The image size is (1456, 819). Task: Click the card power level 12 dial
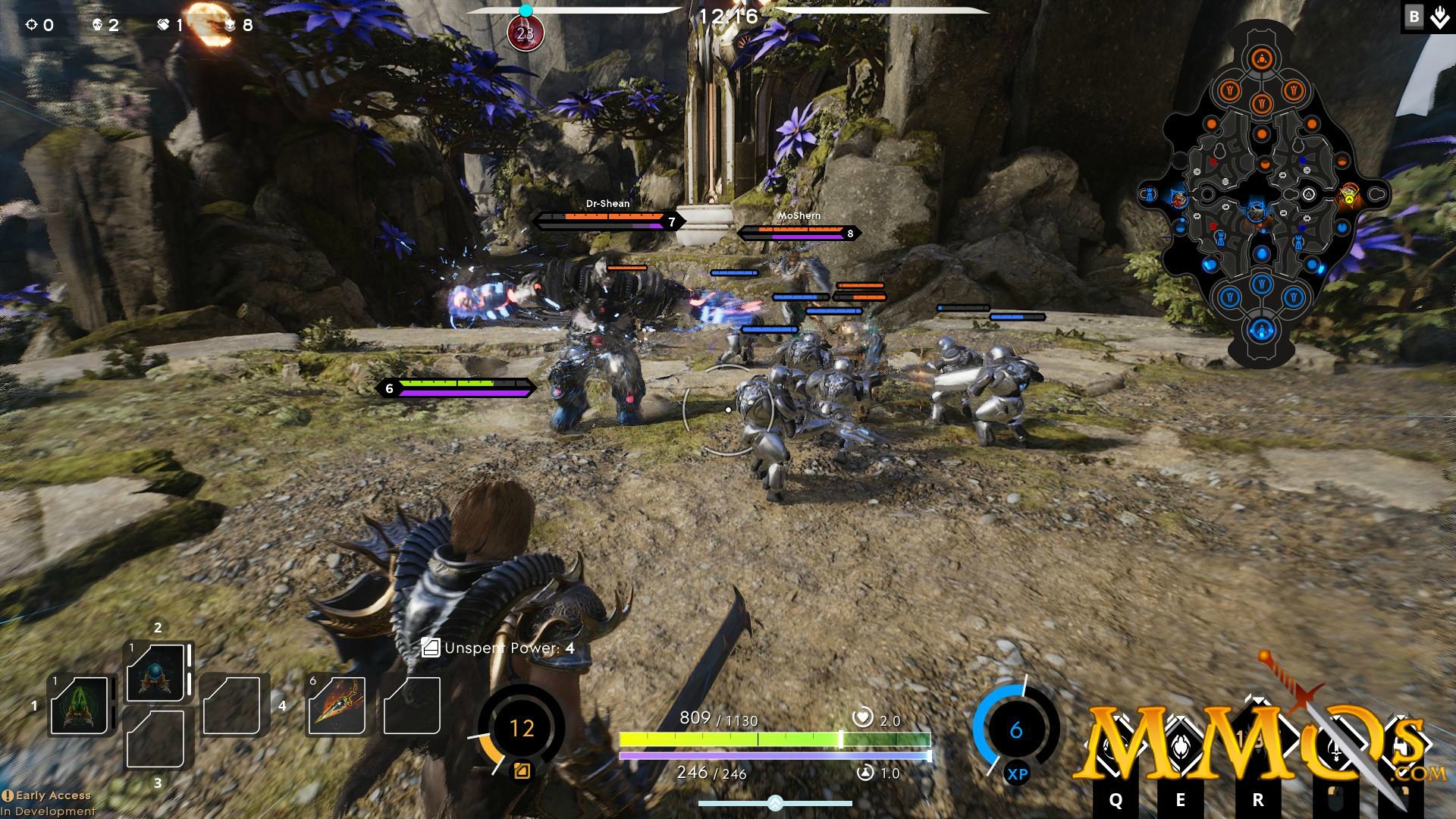pyautogui.click(x=522, y=729)
